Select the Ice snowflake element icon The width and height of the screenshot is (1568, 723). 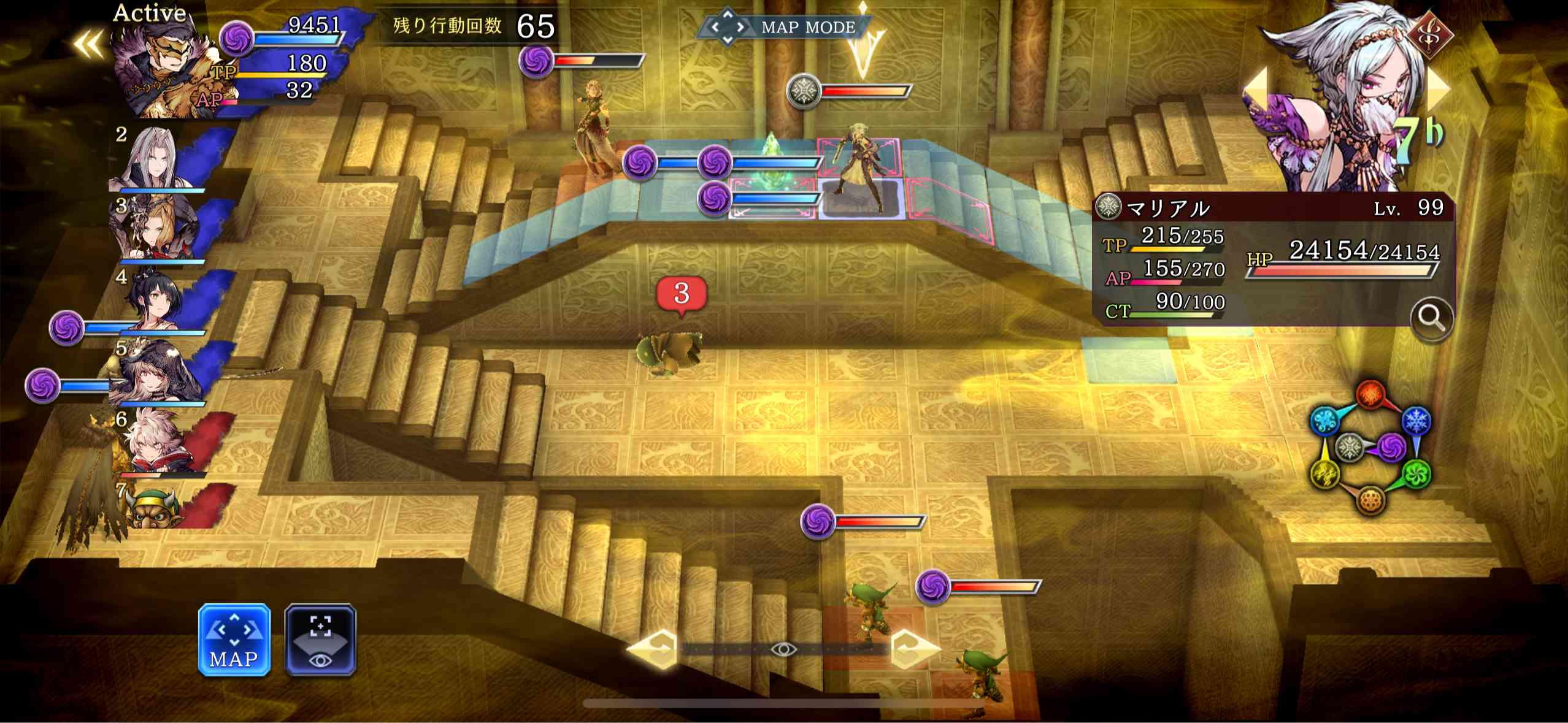(x=1416, y=421)
